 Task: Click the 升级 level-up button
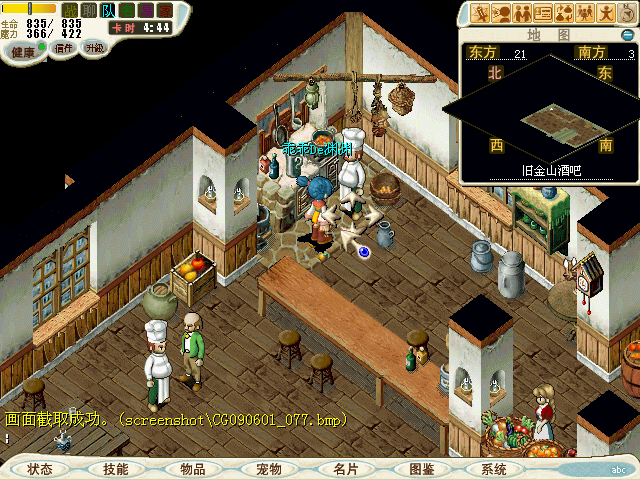[x=94, y=48]
